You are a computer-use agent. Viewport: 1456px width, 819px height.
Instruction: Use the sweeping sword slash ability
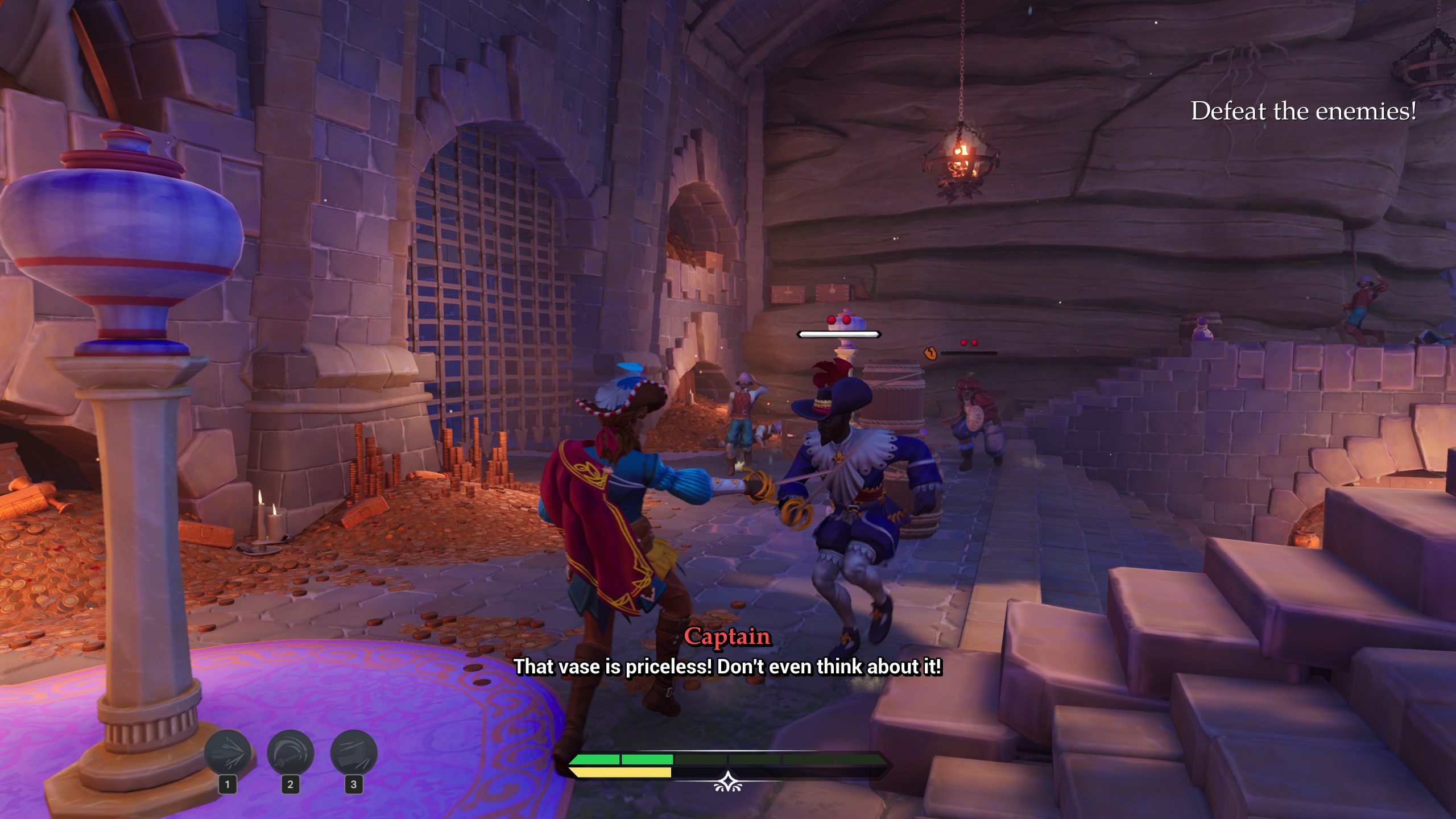coord(291,754)
